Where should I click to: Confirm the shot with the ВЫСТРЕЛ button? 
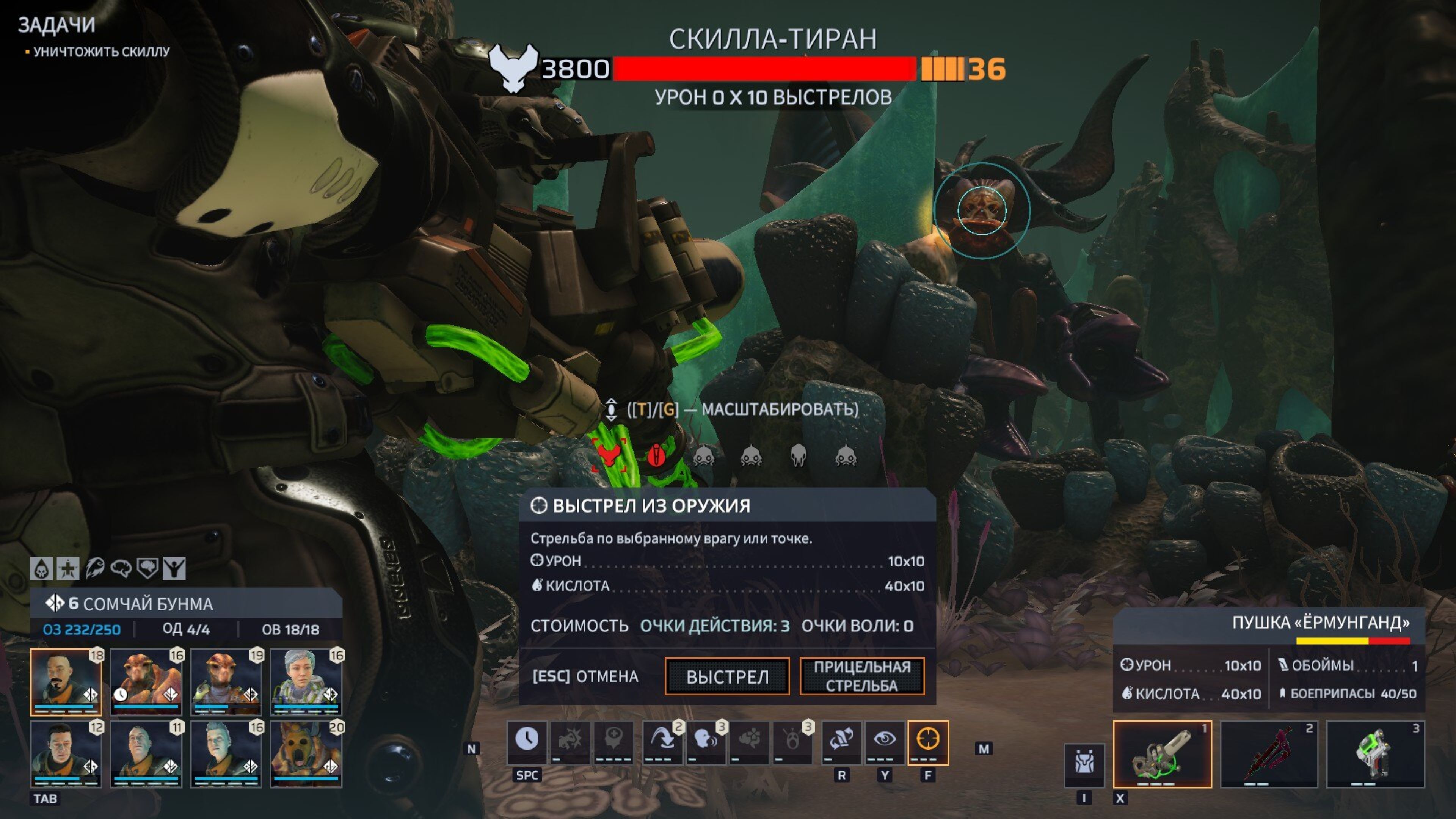click(x=727, y=676)
